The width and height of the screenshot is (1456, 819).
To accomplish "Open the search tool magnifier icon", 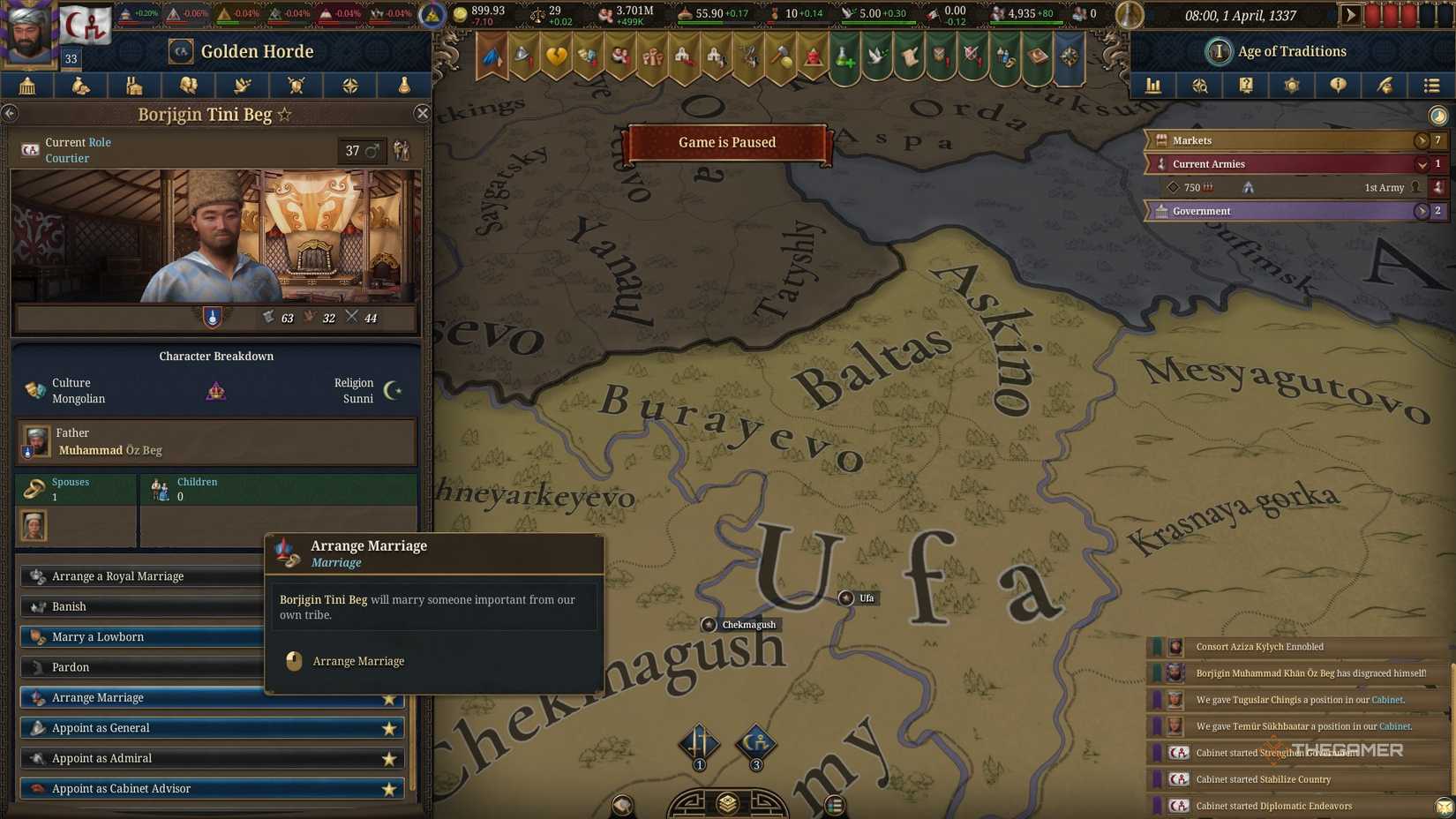I will coord(1200,86).
